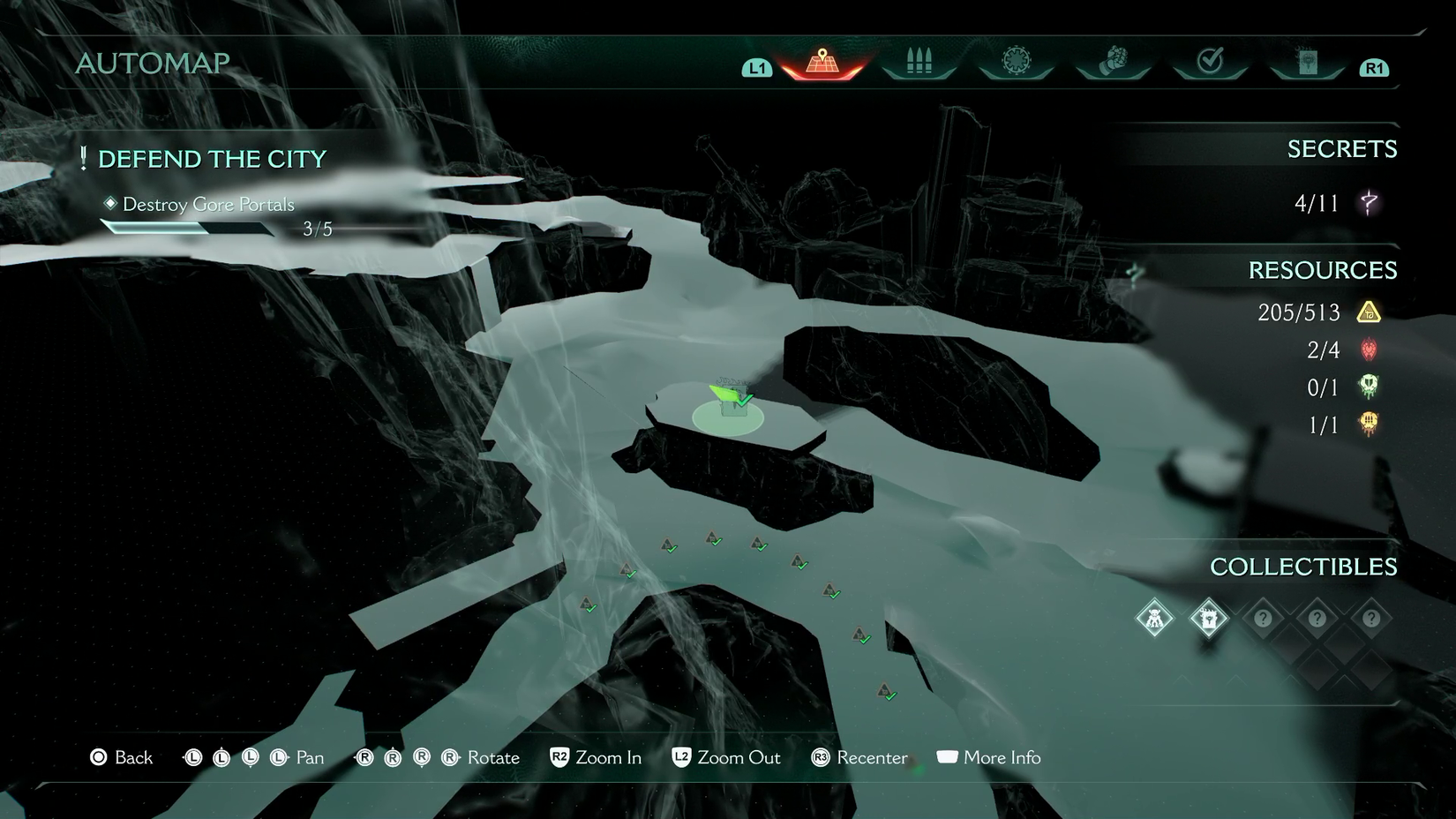Click the demon toy collectible icon

tap(1154, 618)
